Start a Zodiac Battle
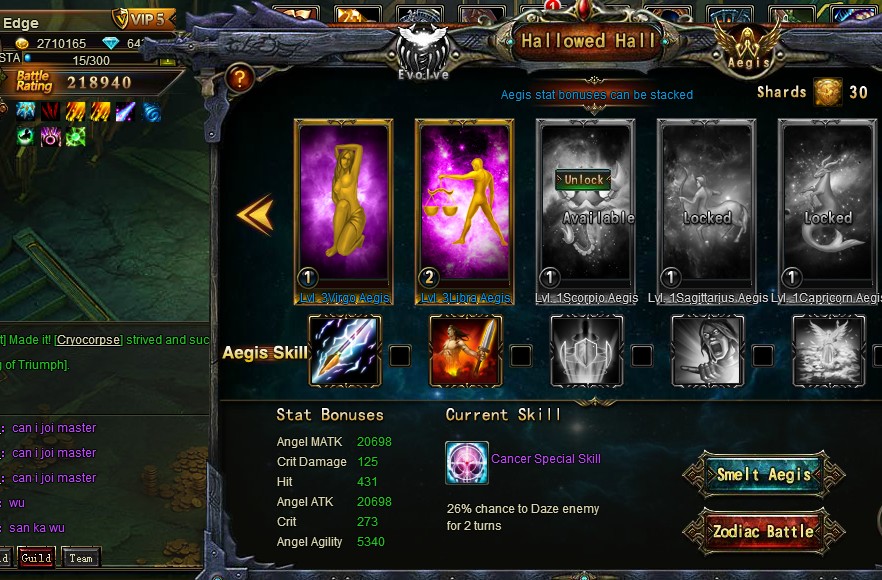 [x=763, y=531]
